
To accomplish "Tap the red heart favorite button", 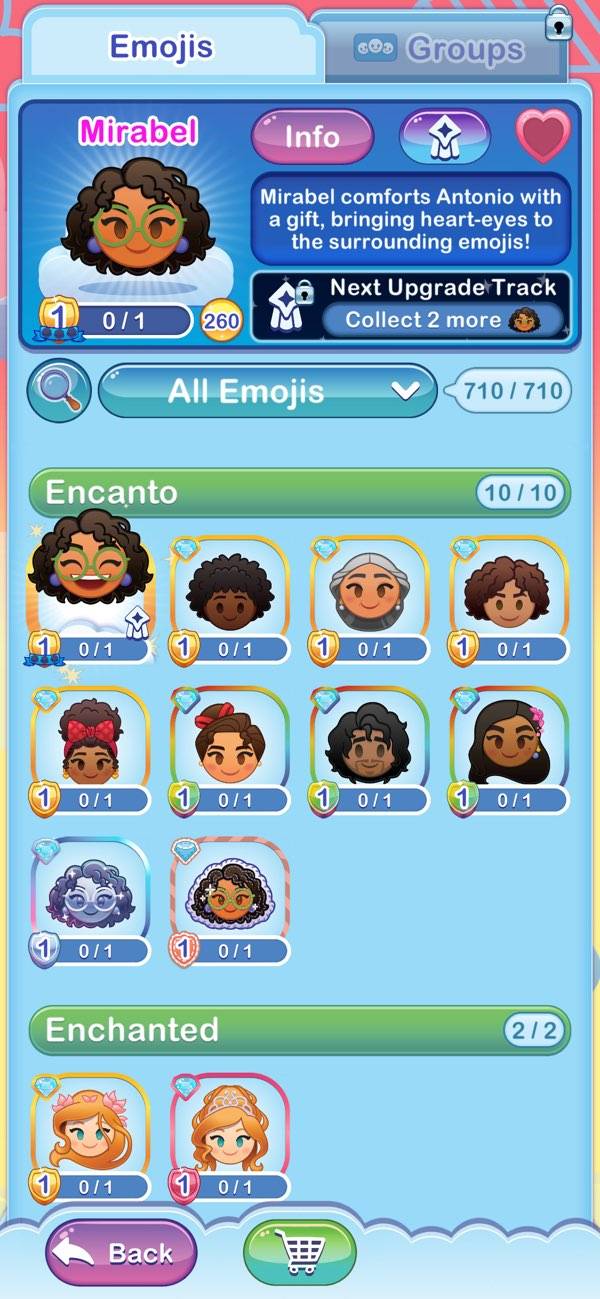I will [x=543, y=136].
